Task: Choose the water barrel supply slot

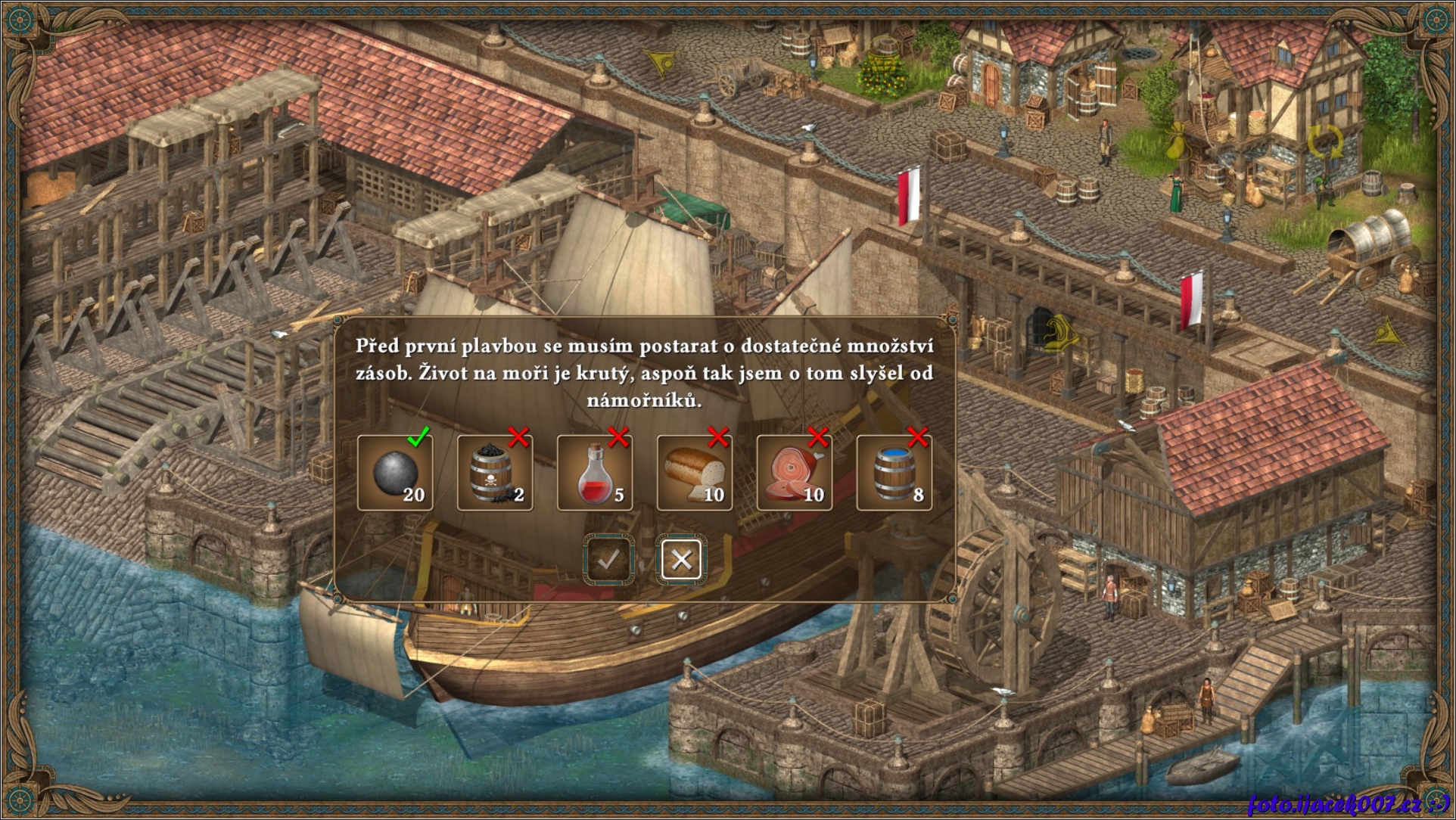Action: (x=894, y=473)
